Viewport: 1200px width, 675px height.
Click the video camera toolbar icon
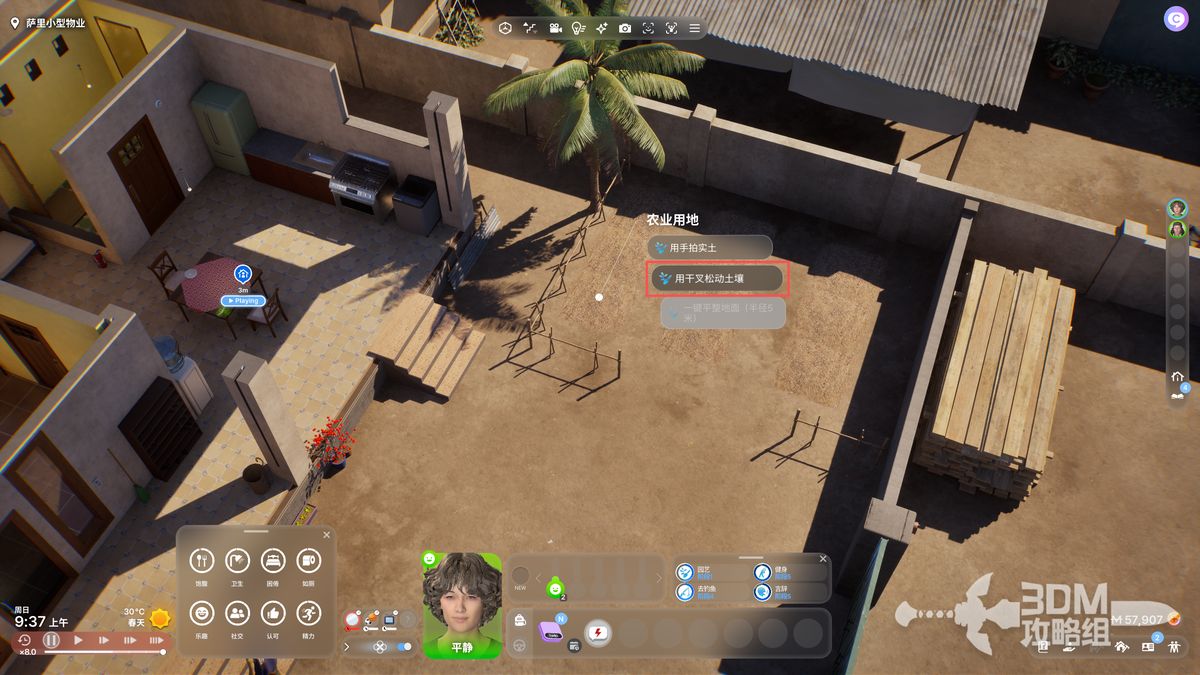[x=554, y=28]
